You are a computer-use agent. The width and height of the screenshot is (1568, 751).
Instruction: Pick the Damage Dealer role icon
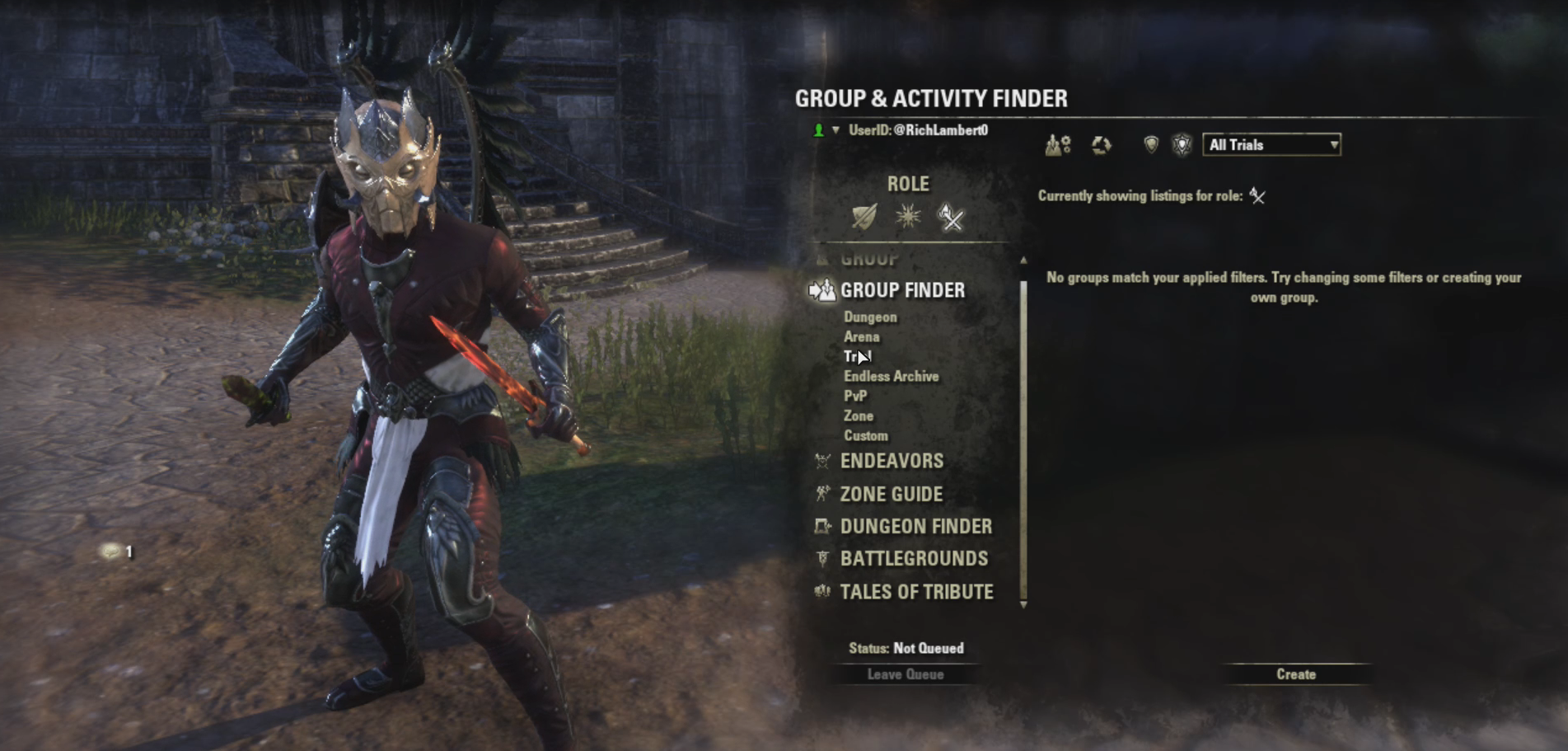tap(951, 218)
